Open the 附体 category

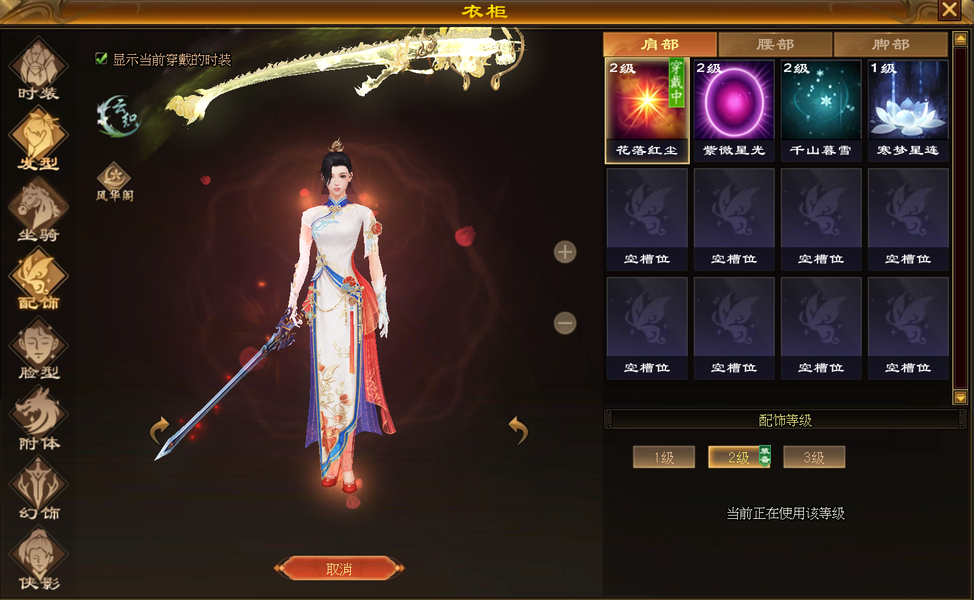(x=39, y=418)
